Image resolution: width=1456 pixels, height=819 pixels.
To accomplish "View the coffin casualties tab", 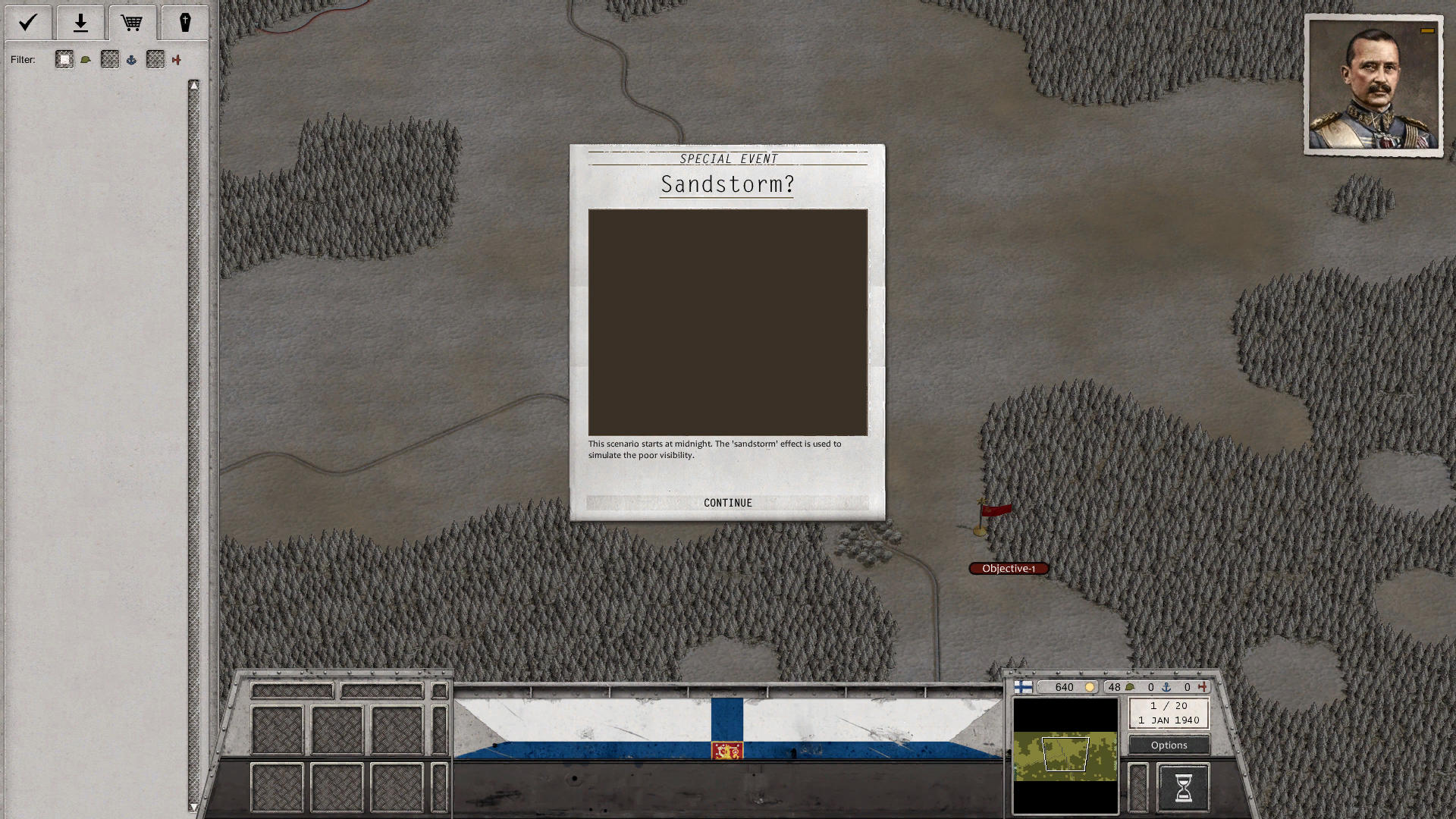I will click(x=185, y=23).
